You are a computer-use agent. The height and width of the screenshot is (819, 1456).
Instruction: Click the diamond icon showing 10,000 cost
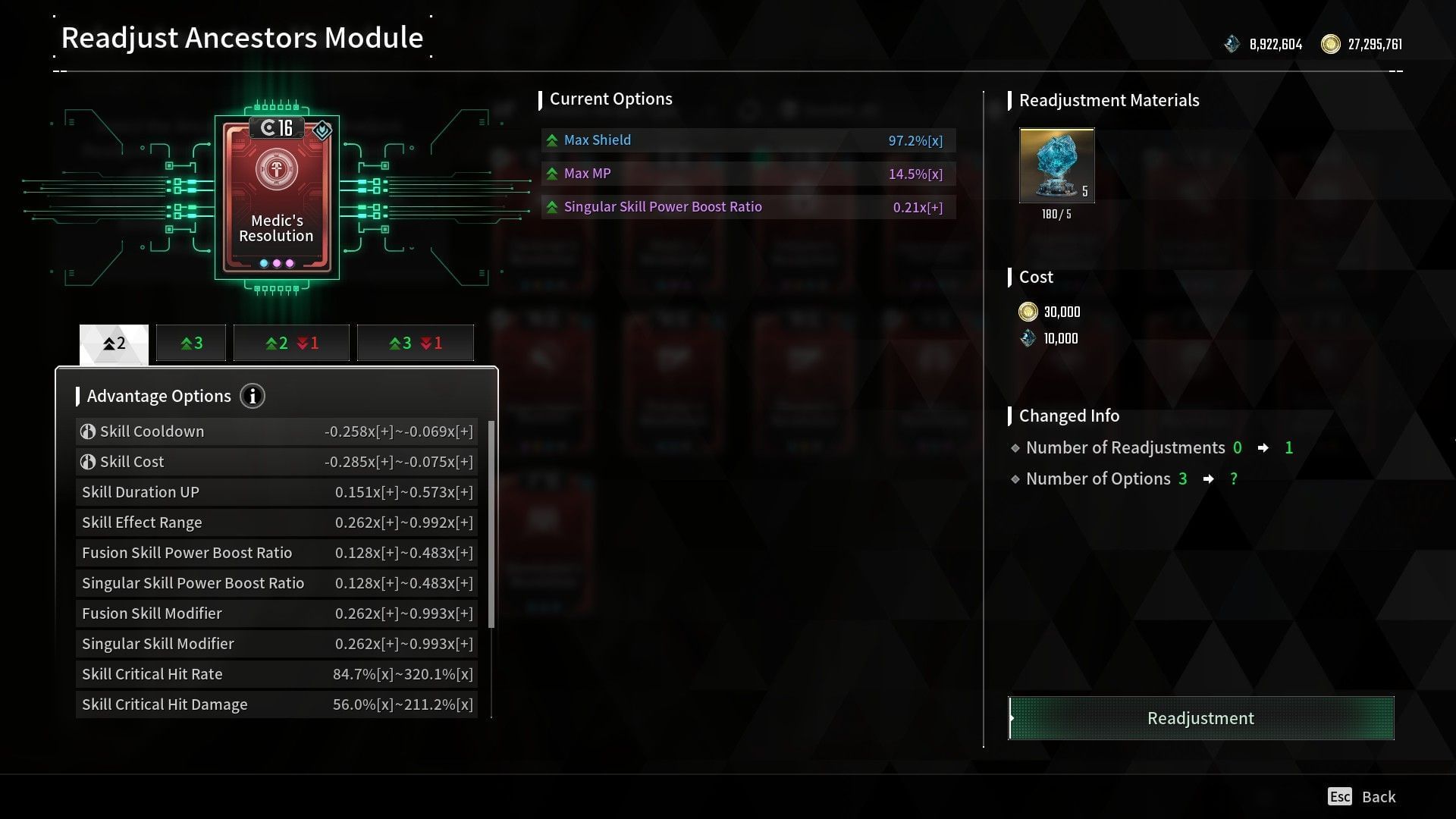point(1028,338)
